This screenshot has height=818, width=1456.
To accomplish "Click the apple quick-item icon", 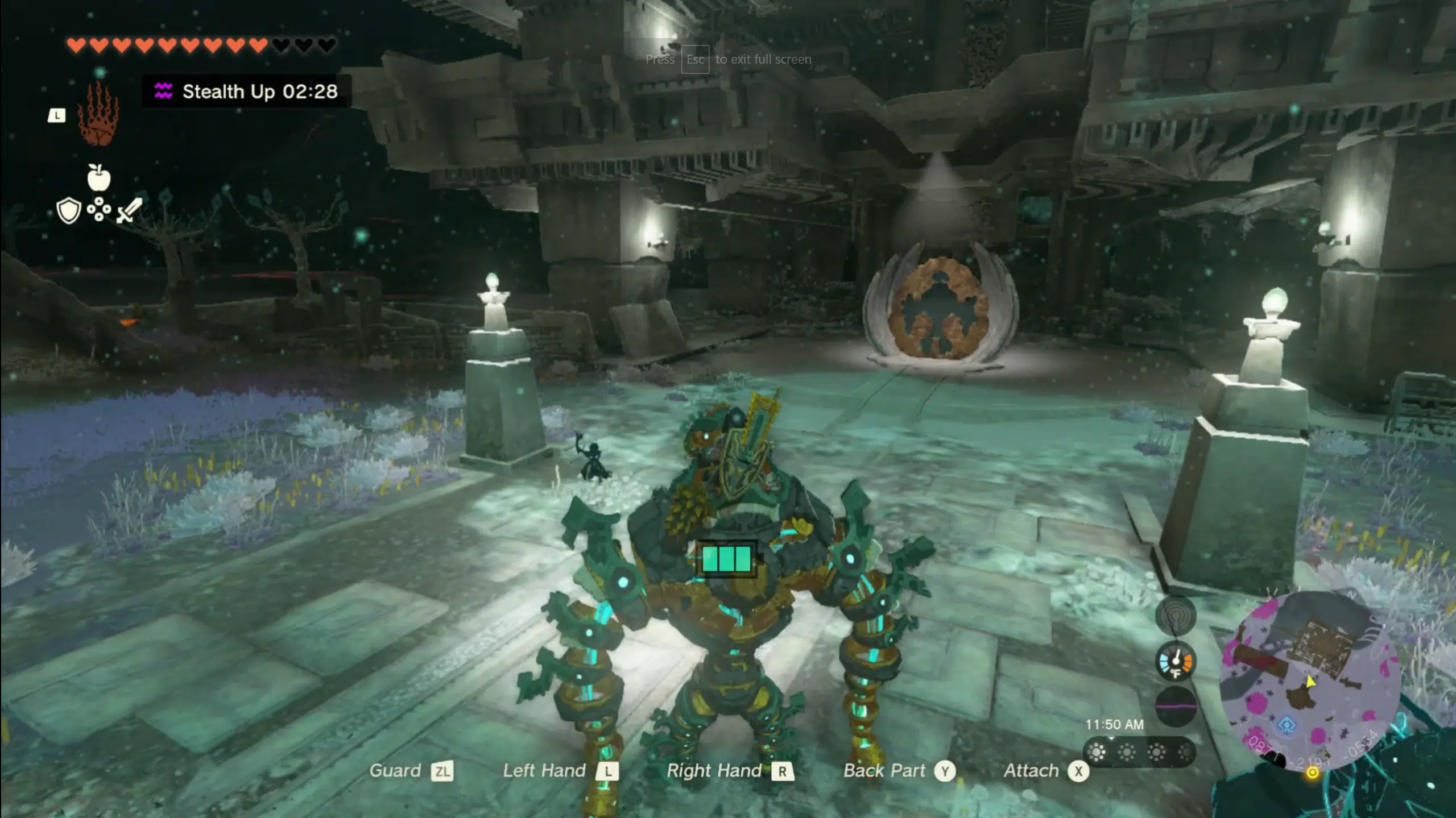I will [99, 178].
